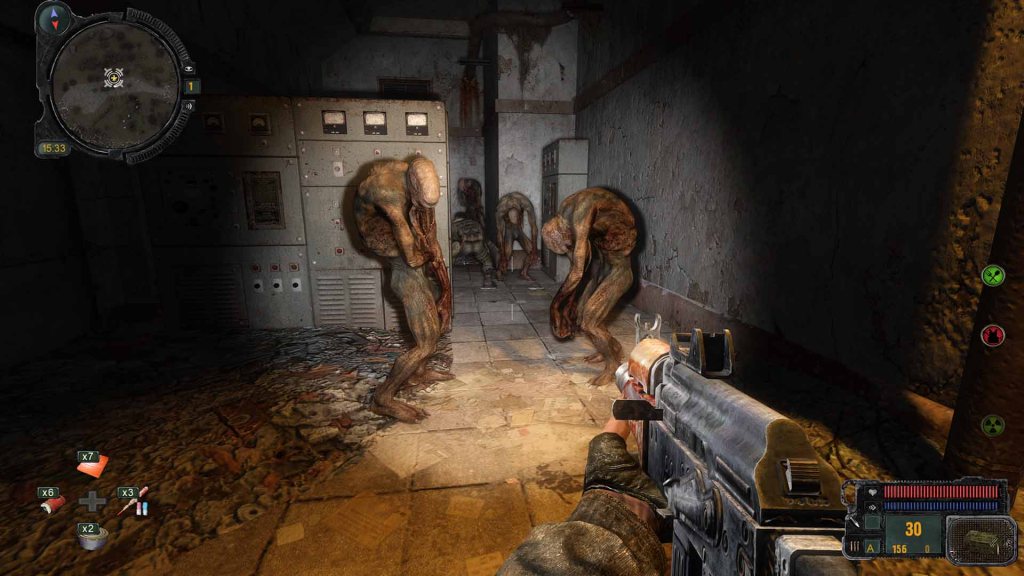Select the compass above the minimap
Viewport: 1024px width, 576px height.
52,17
